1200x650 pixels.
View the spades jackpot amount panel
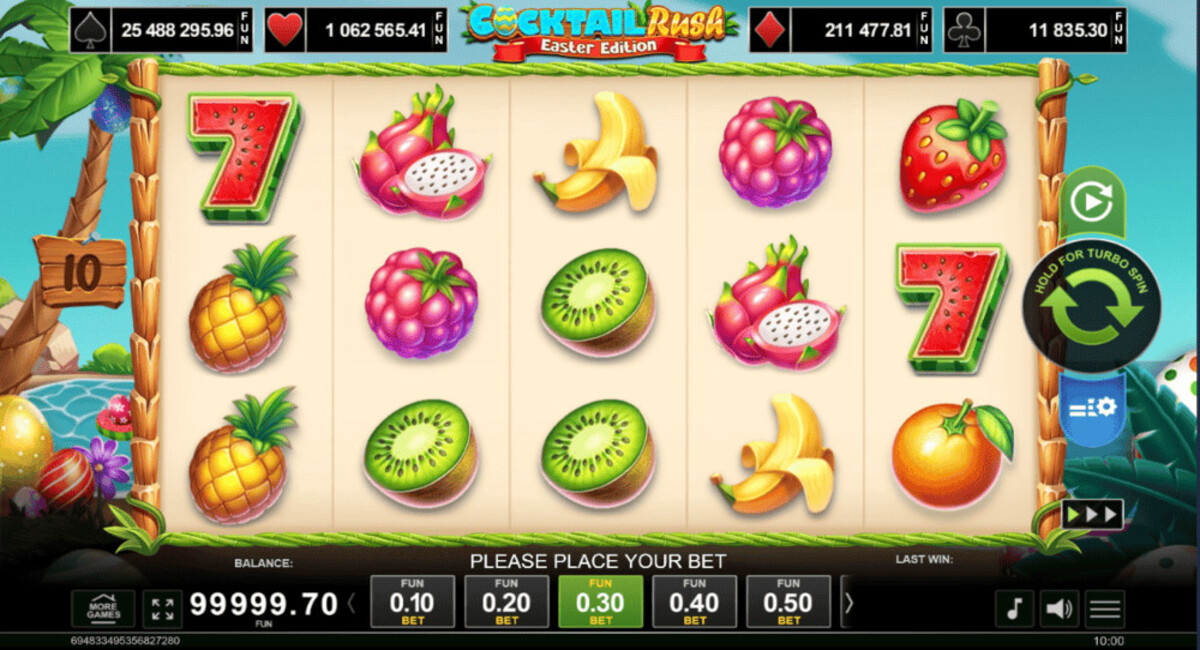162,31
